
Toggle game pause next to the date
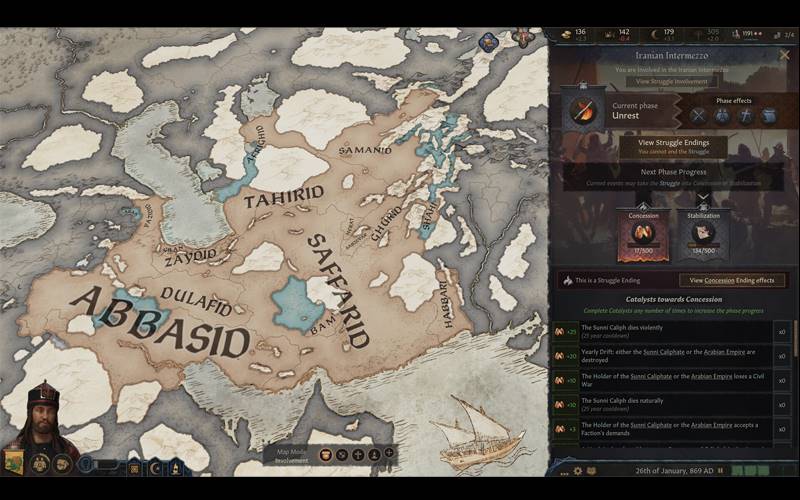(x=721, y=470)
